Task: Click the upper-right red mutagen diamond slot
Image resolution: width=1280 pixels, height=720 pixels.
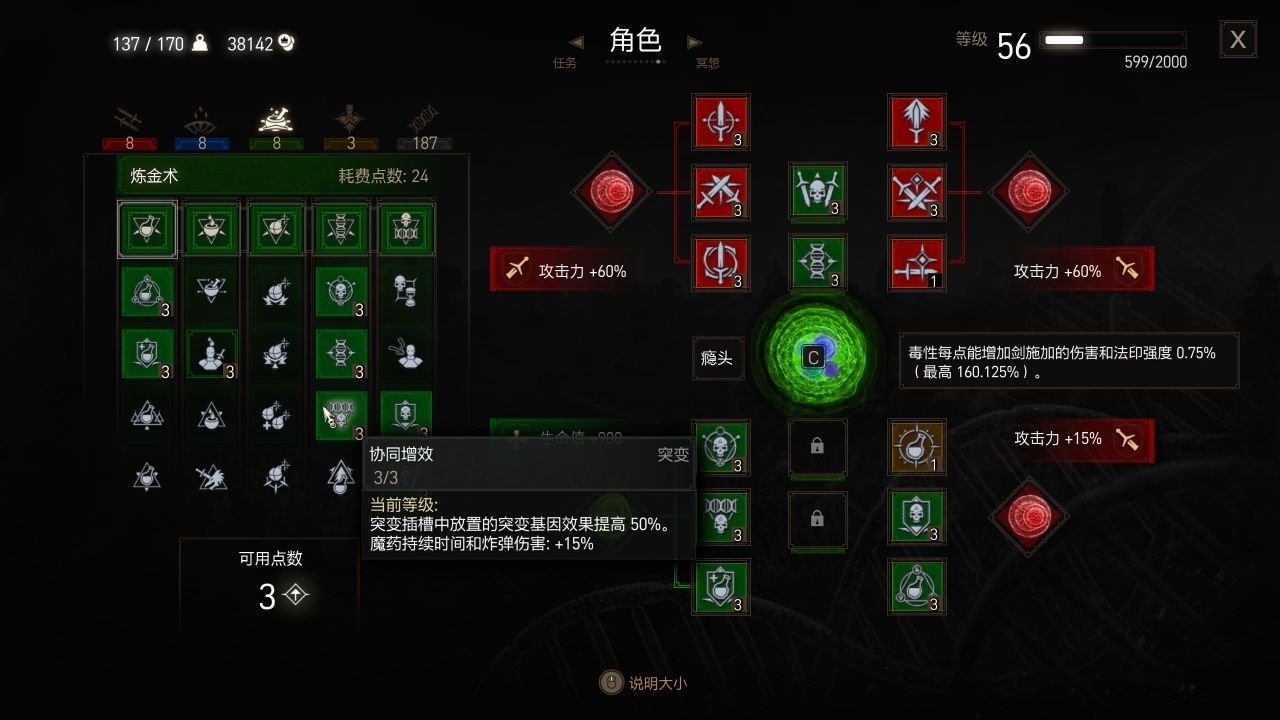Action: coord(1029,193)
